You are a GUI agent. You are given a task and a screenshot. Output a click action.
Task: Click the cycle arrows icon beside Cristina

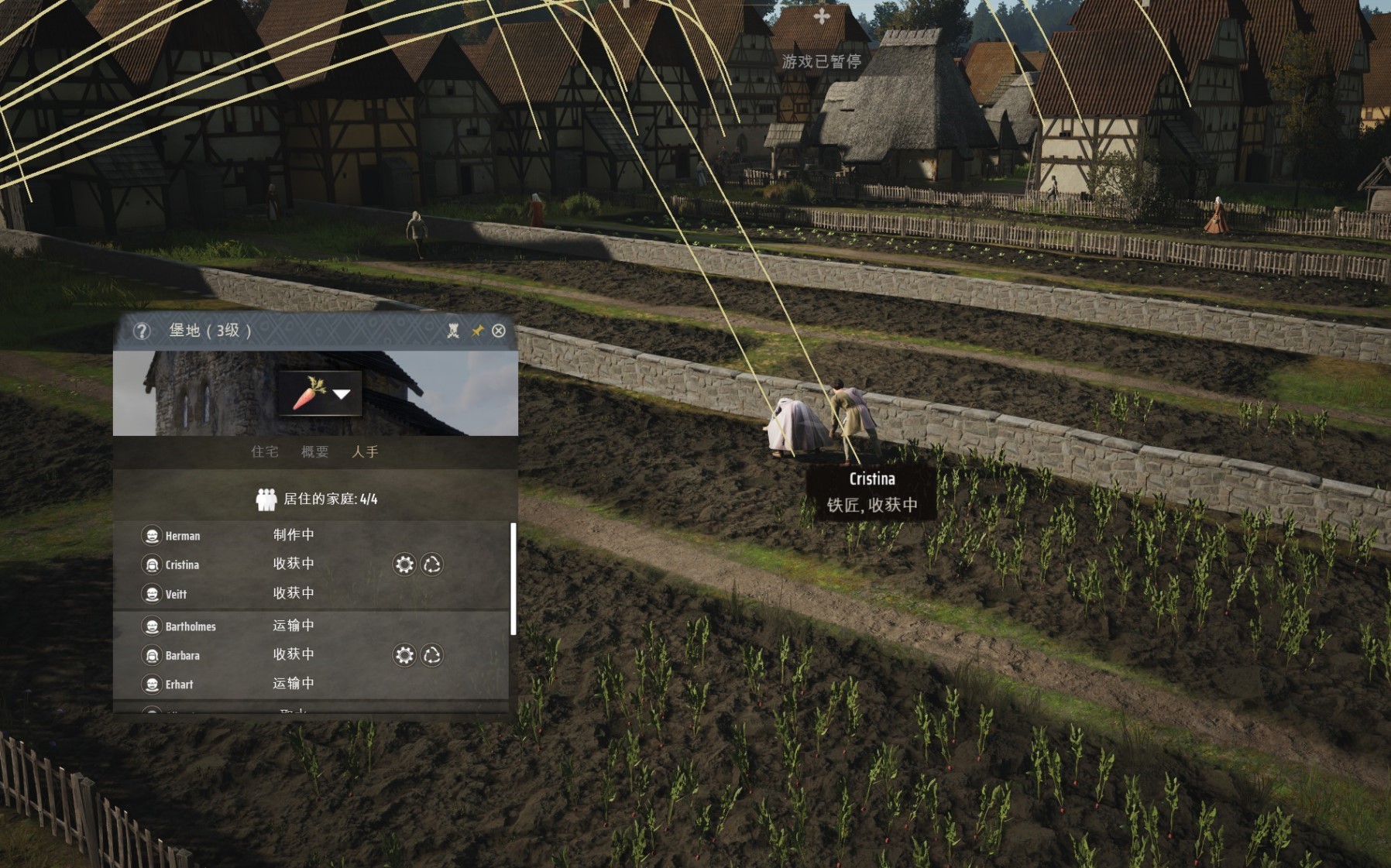(x=431, y=564)
